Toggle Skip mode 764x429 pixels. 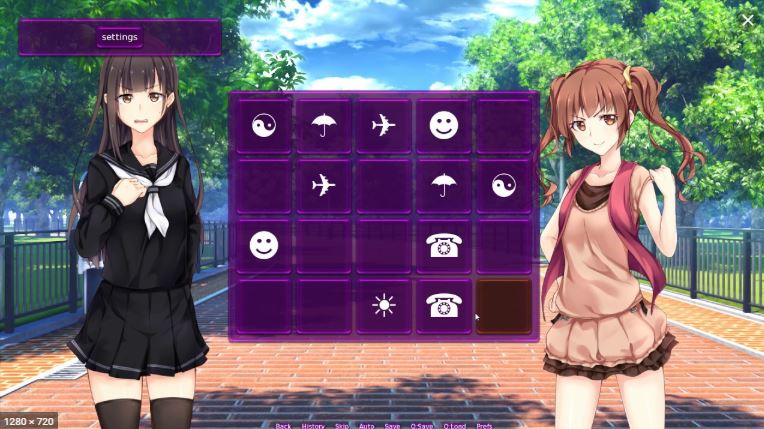(342, 426)
